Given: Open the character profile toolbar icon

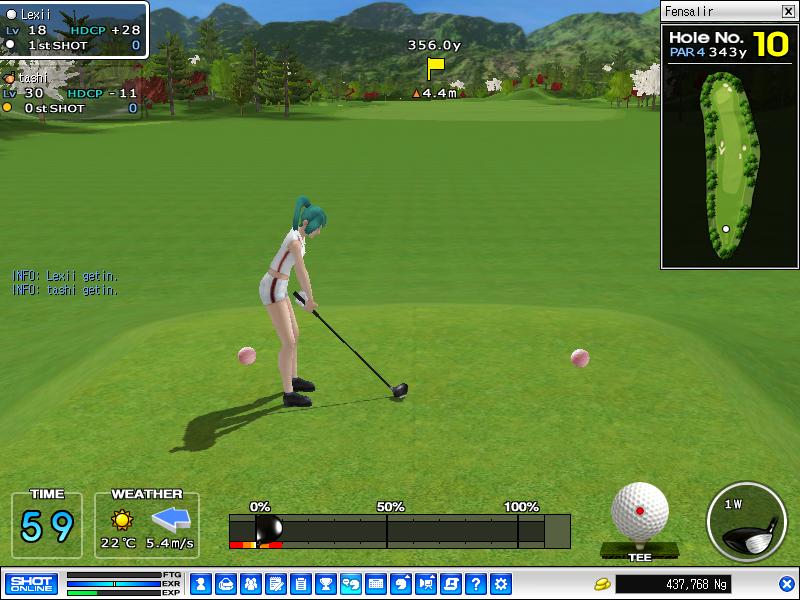Looking at the screenshot, I should [200, 584].
